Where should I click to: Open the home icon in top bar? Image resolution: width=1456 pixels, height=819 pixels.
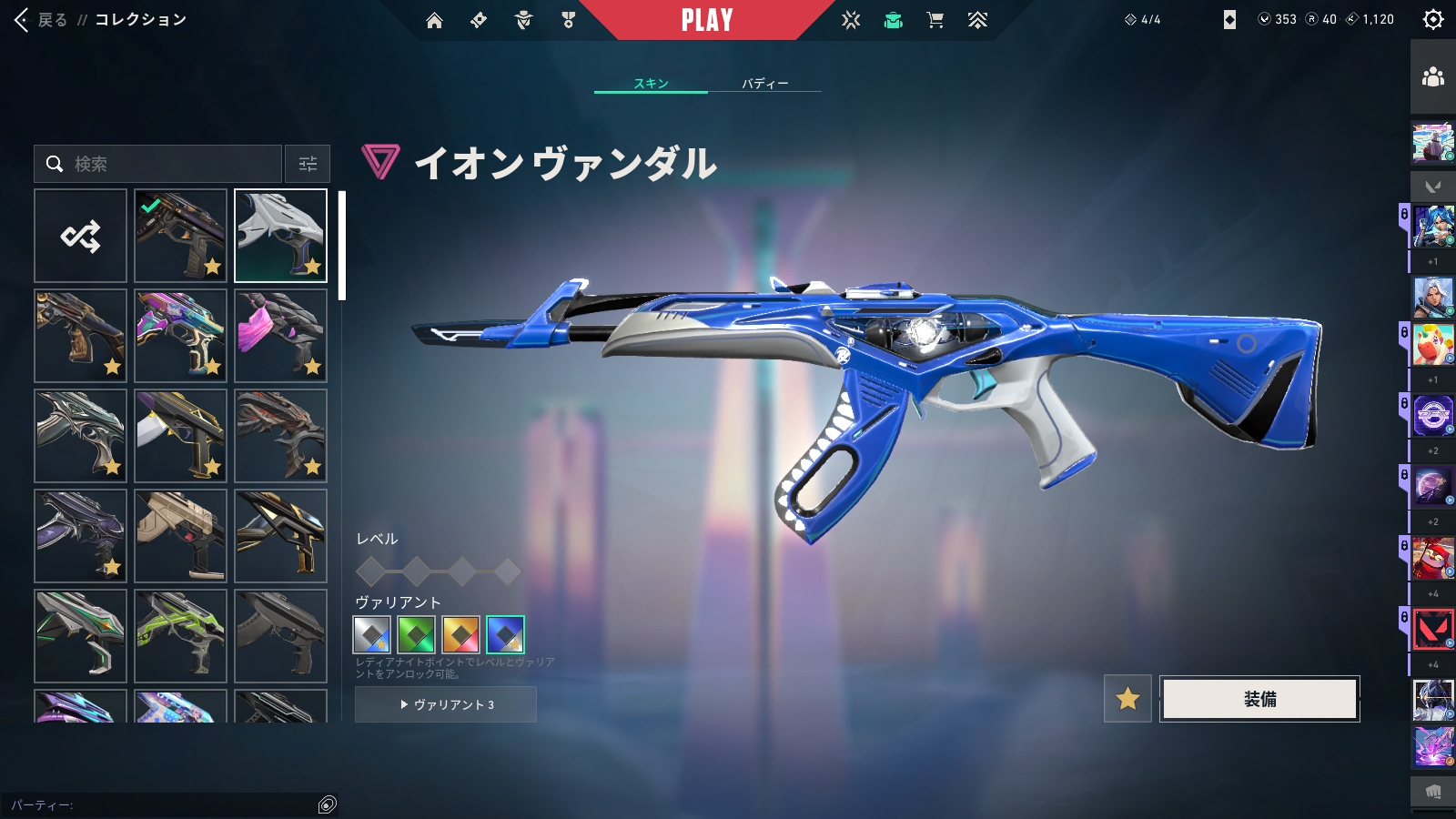[x=434, y=20]
